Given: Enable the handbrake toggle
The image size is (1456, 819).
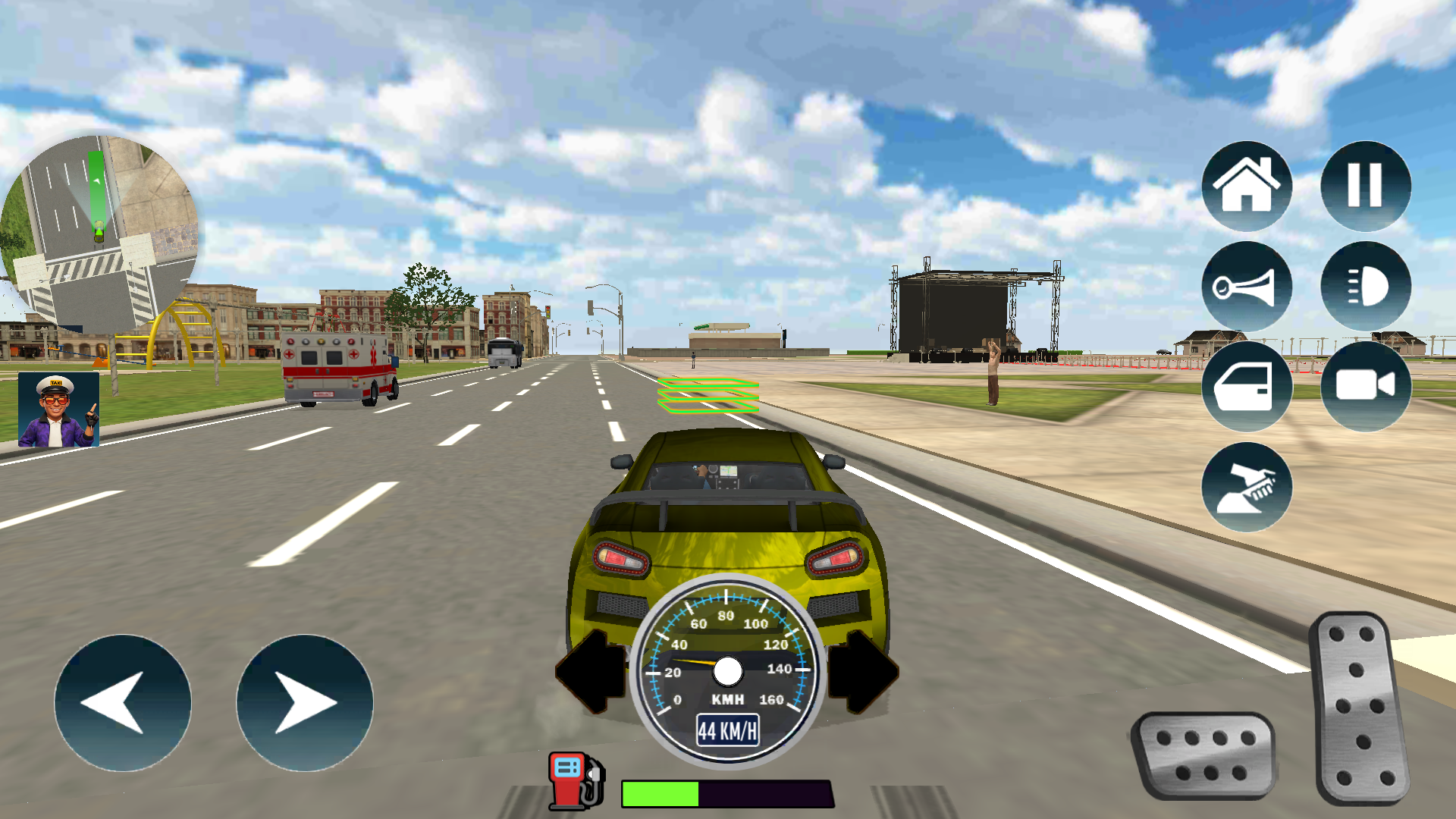Looking at the screenshot, I should pos(1246,486).
